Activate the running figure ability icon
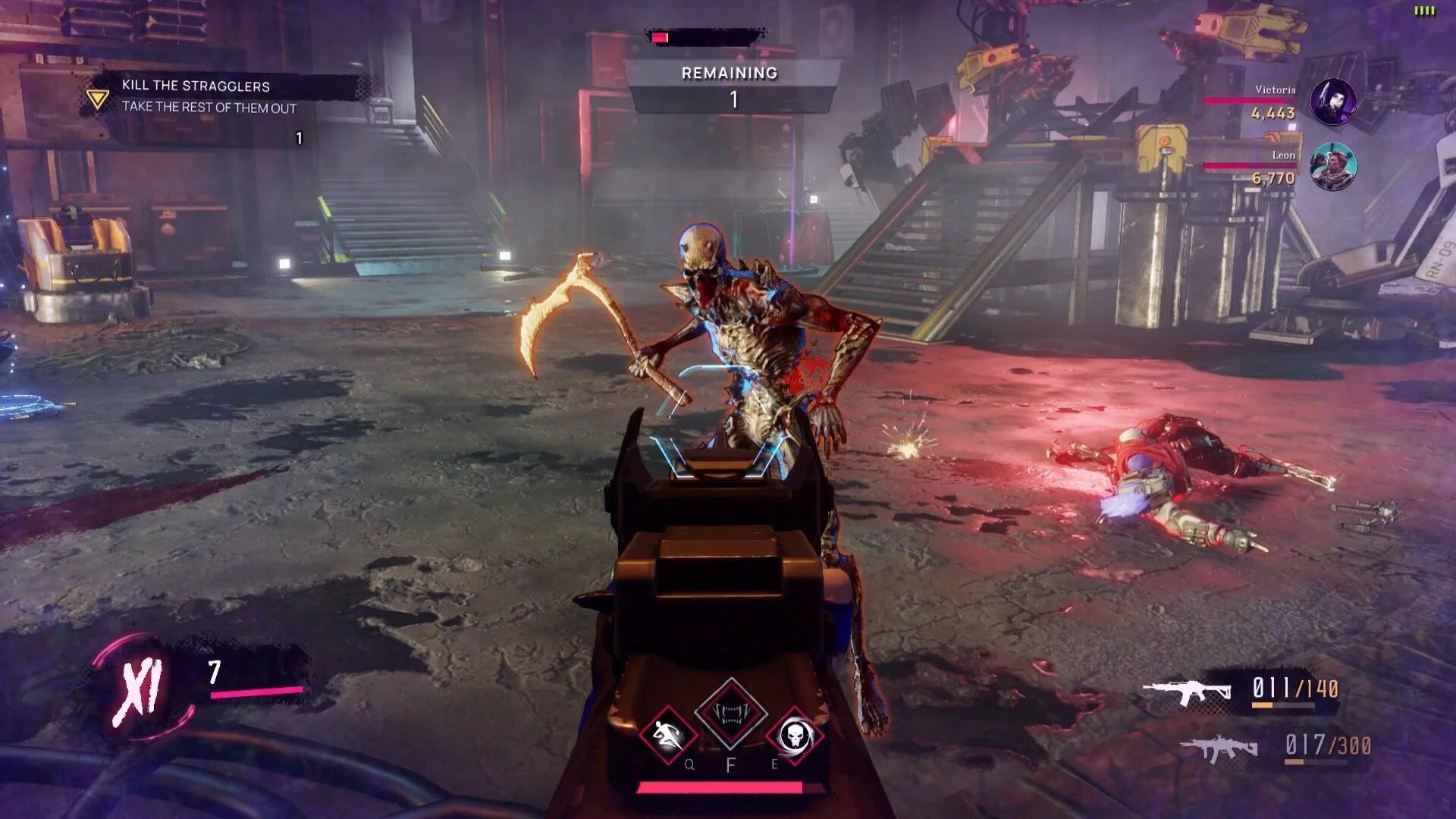 pyautogui.click(x=667, y=734)
